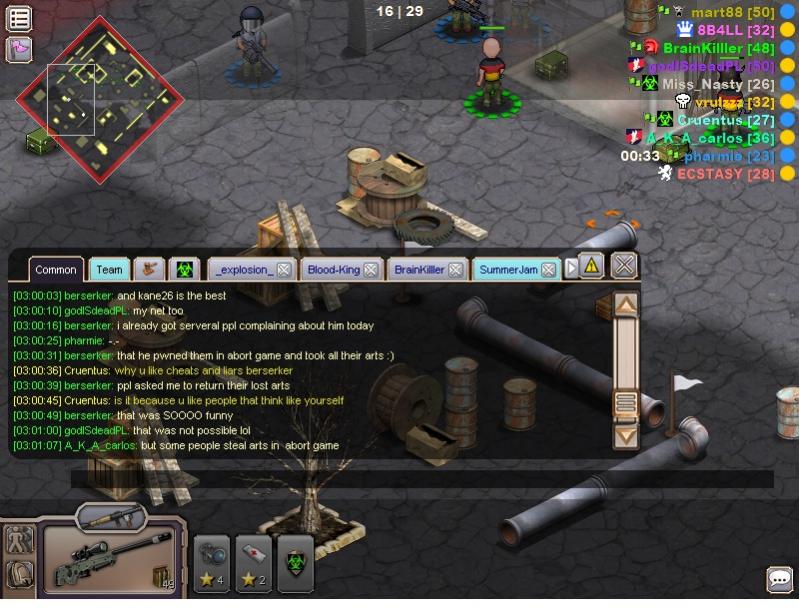Open the list menu button
The height and width of the screenshot is (613, 799).
click(x=19, y=18)
